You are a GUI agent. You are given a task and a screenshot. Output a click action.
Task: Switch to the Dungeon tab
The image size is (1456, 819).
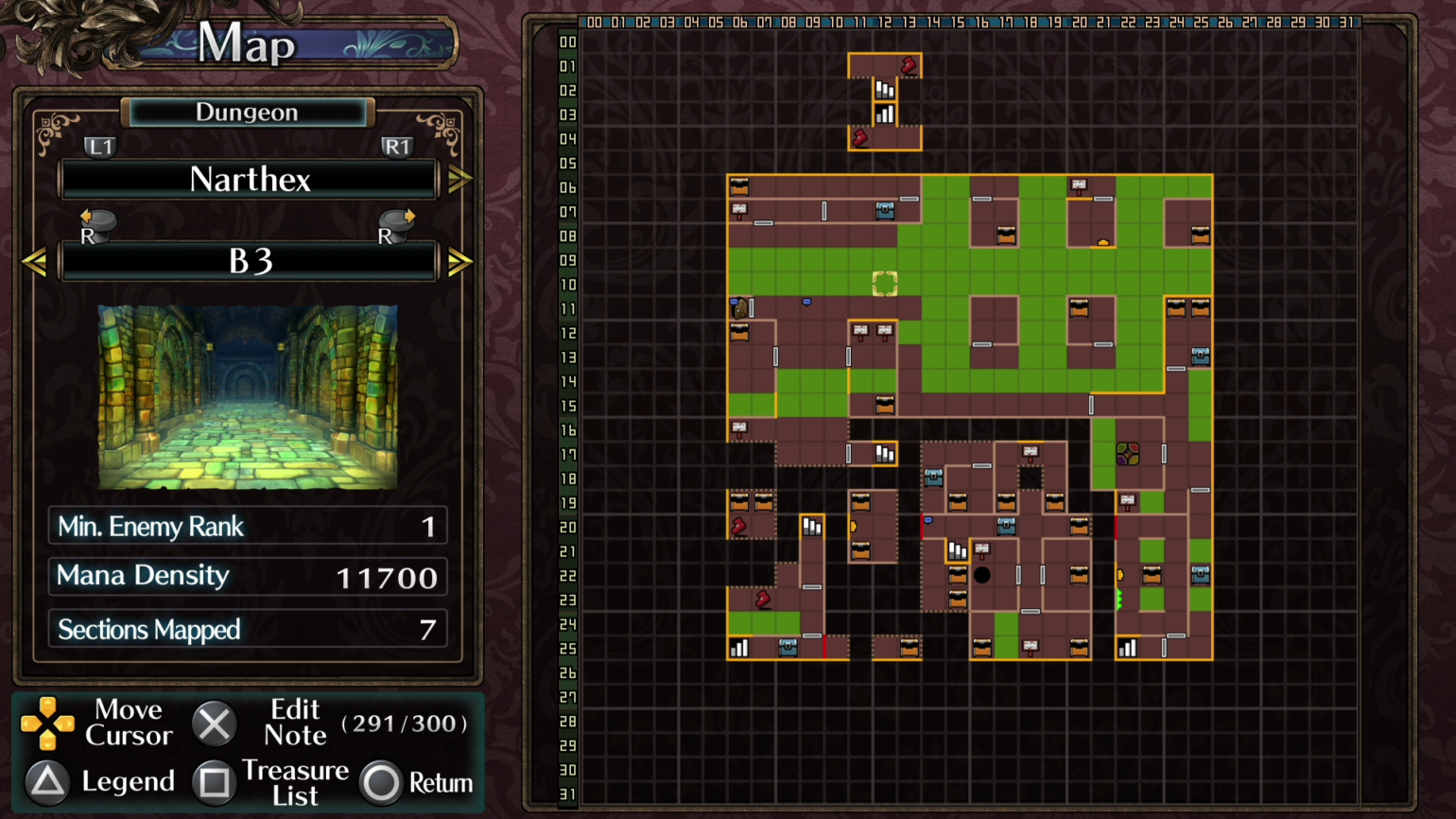point(247,112)
